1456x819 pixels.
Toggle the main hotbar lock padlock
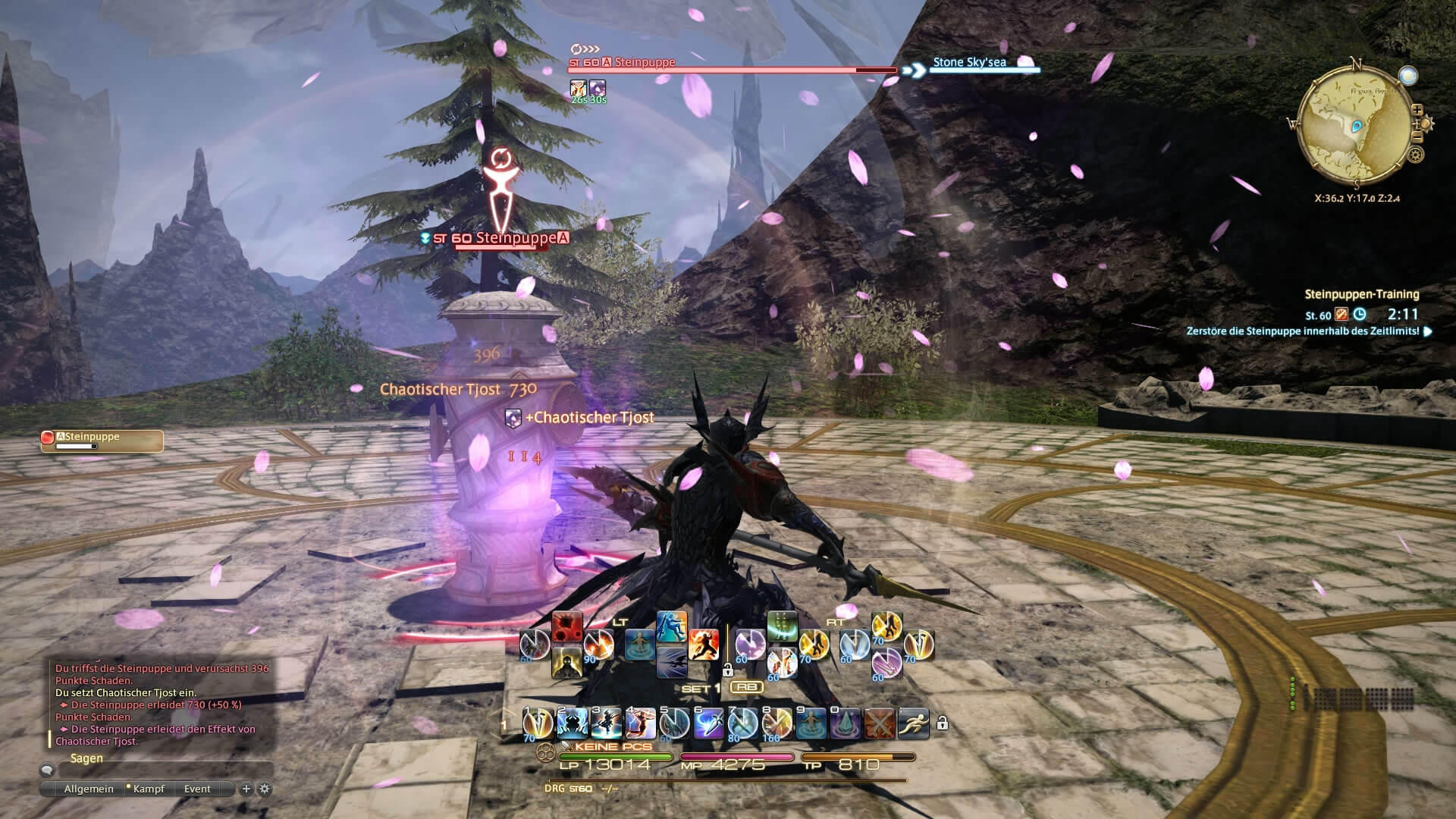[943, 723]
